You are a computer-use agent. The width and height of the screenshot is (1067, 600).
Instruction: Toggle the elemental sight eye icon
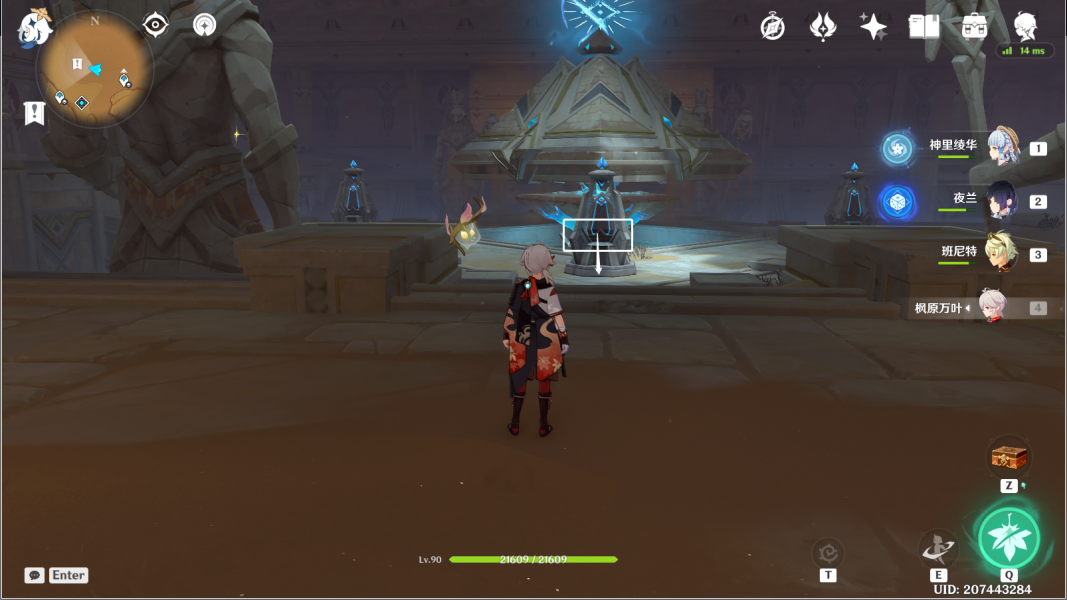click(x=156, y=25)
